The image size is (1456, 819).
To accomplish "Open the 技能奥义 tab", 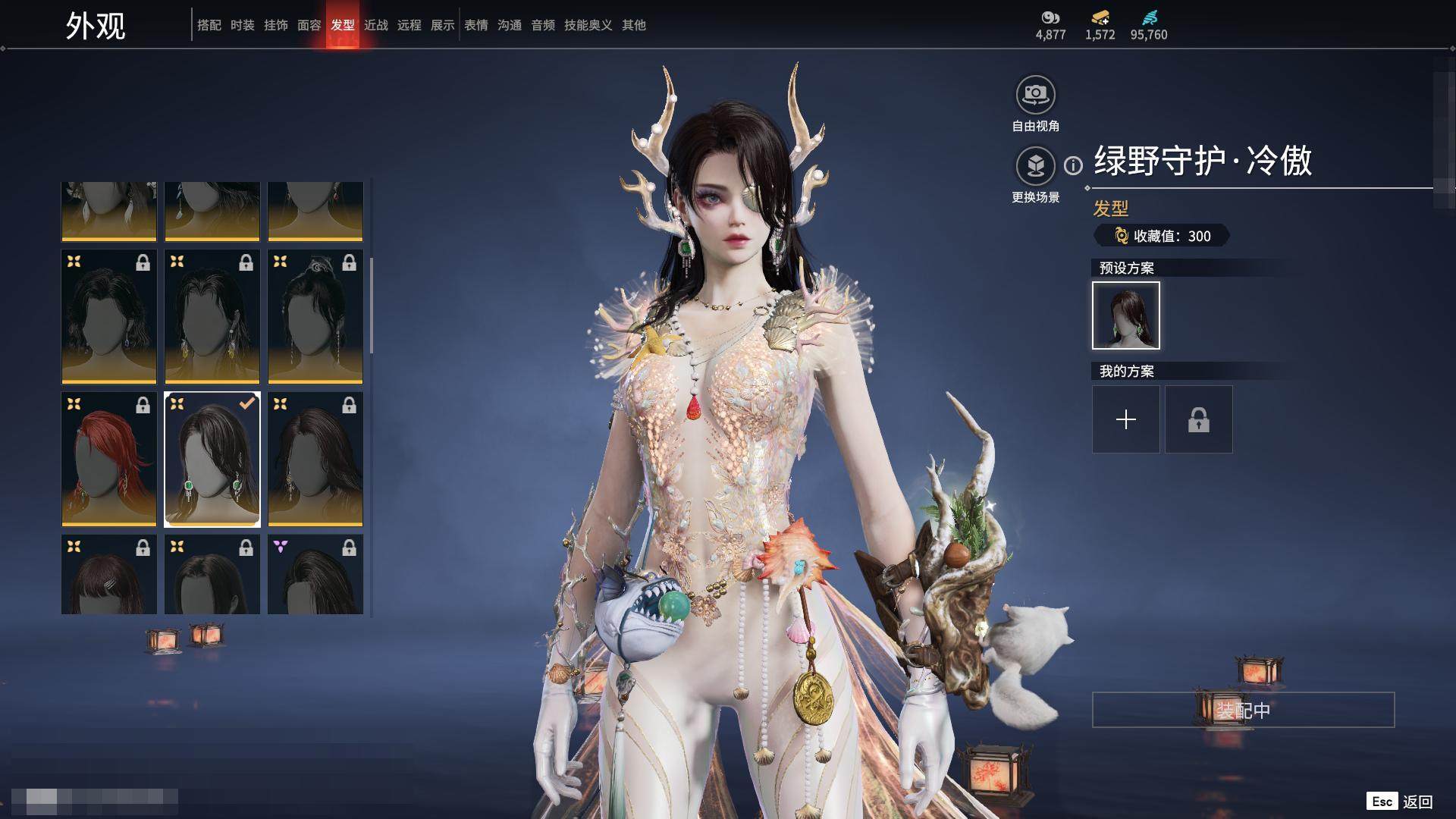I will (x=588, y=25).
